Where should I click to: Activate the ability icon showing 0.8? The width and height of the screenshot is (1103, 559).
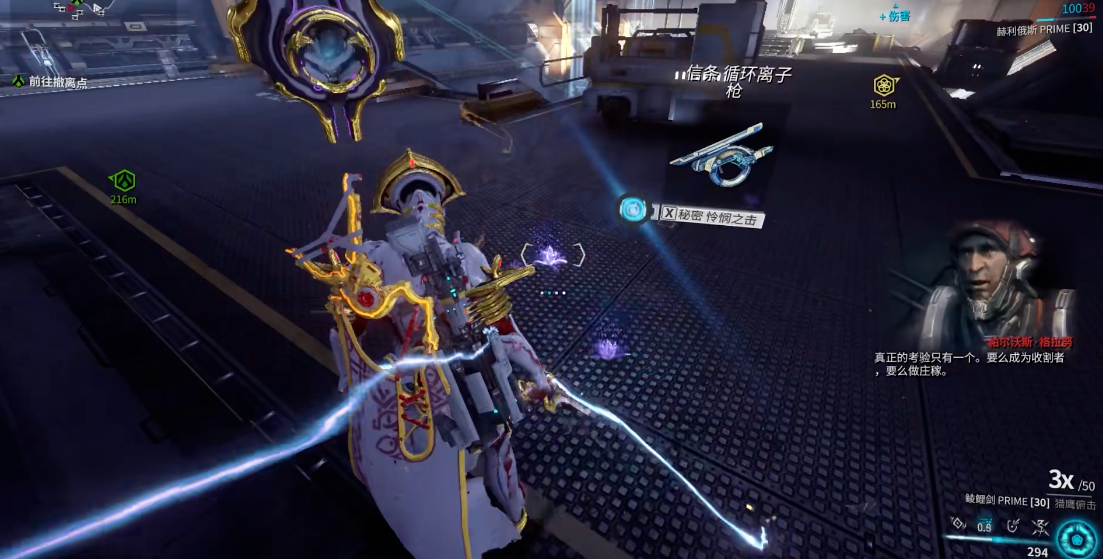(984, 523)
